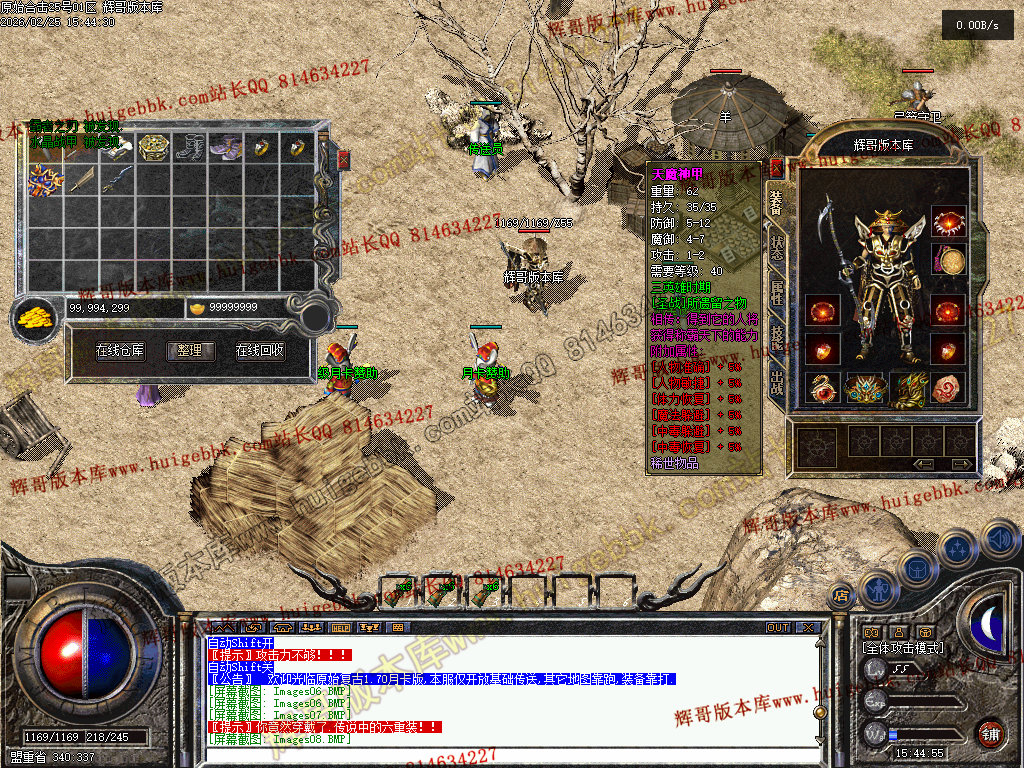Select the equipped necklace slot
The height and width of the screenshot is (768, 1024).
(948, 222)
